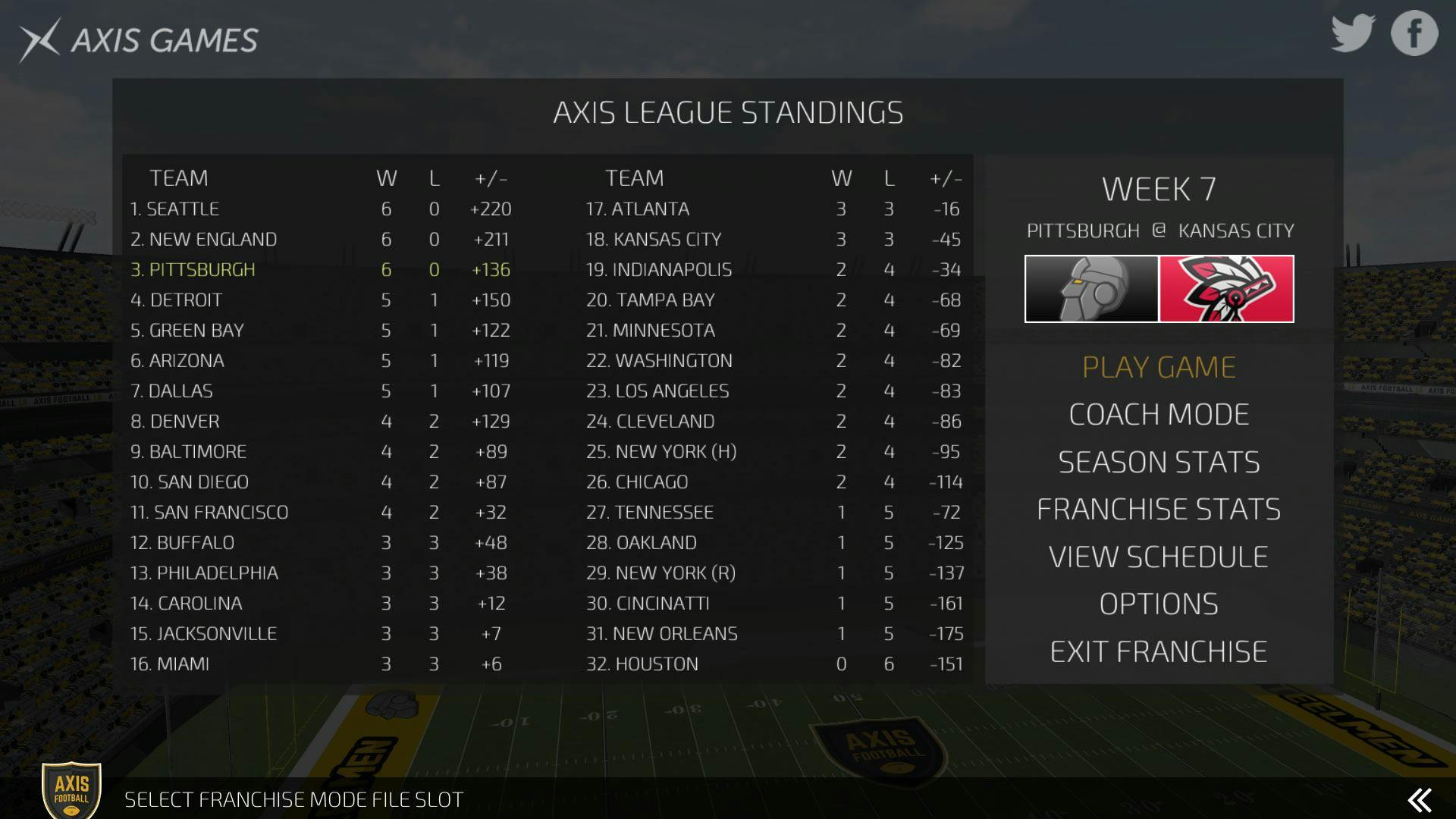Click Select Franchise Mode File Slot

[294, 799]
